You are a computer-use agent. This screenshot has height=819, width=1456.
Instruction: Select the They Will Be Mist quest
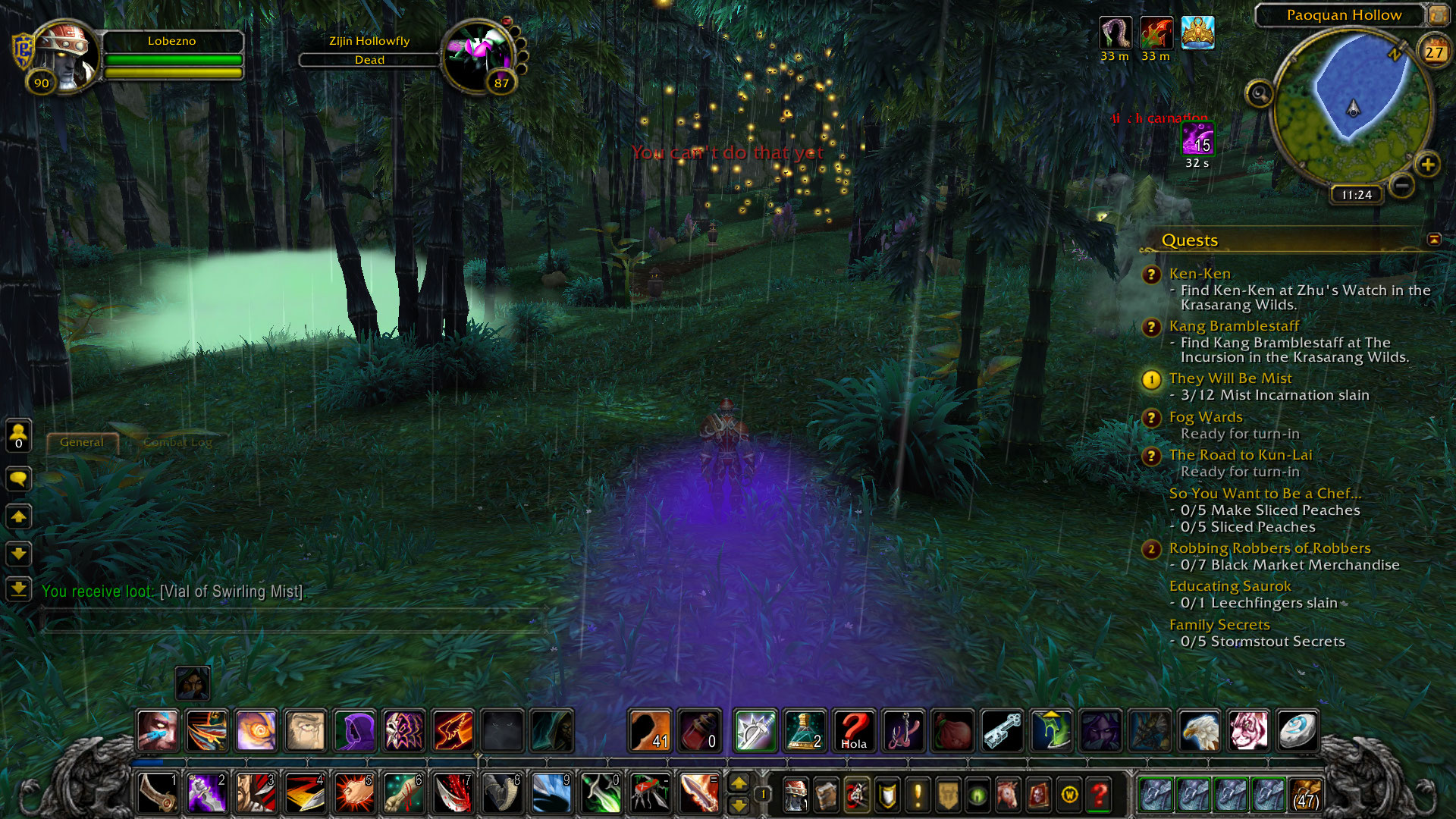[1230, 378]
